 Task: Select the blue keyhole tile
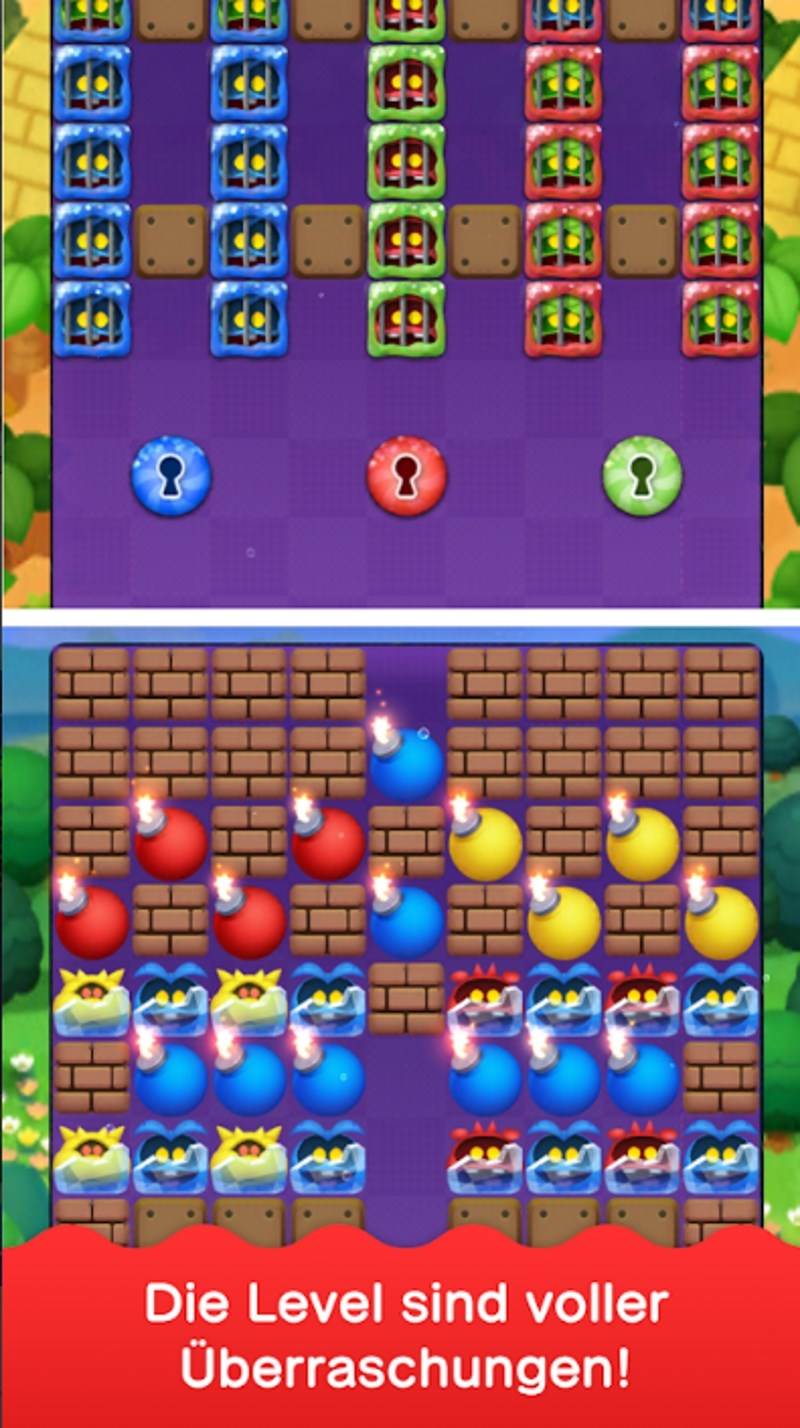[171, 475]
